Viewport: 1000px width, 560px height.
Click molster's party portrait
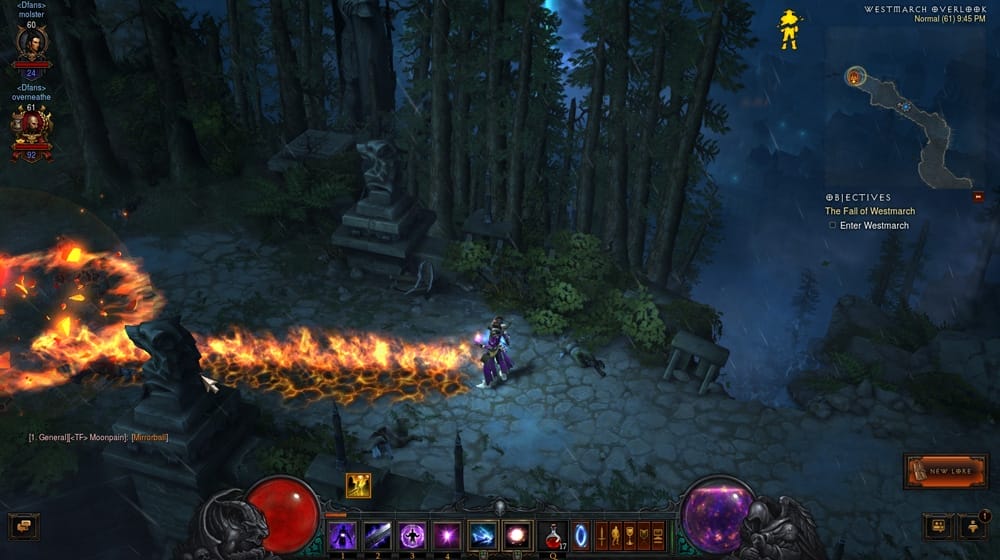30,44
